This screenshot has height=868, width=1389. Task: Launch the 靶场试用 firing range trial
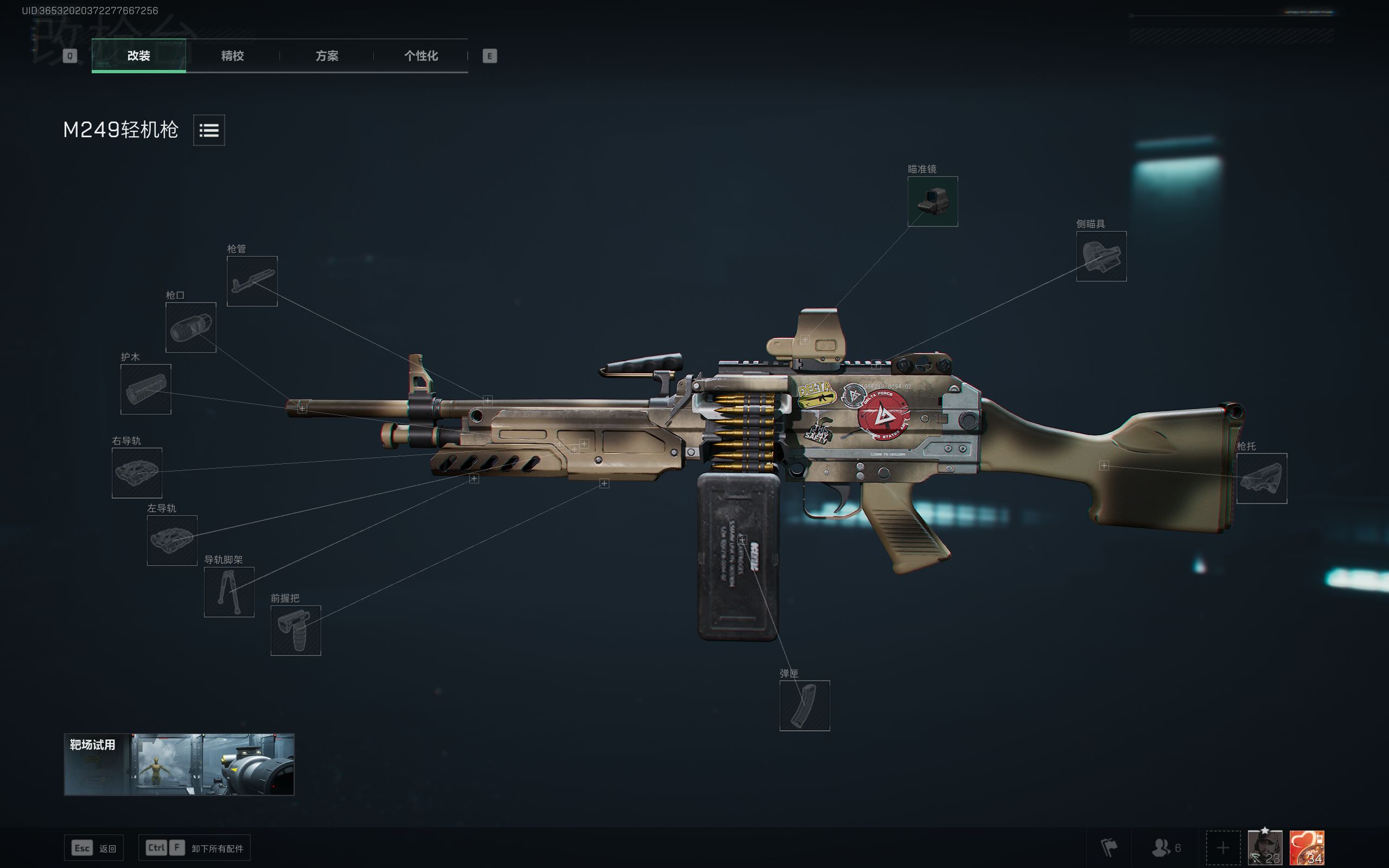(x=179, y=764)
